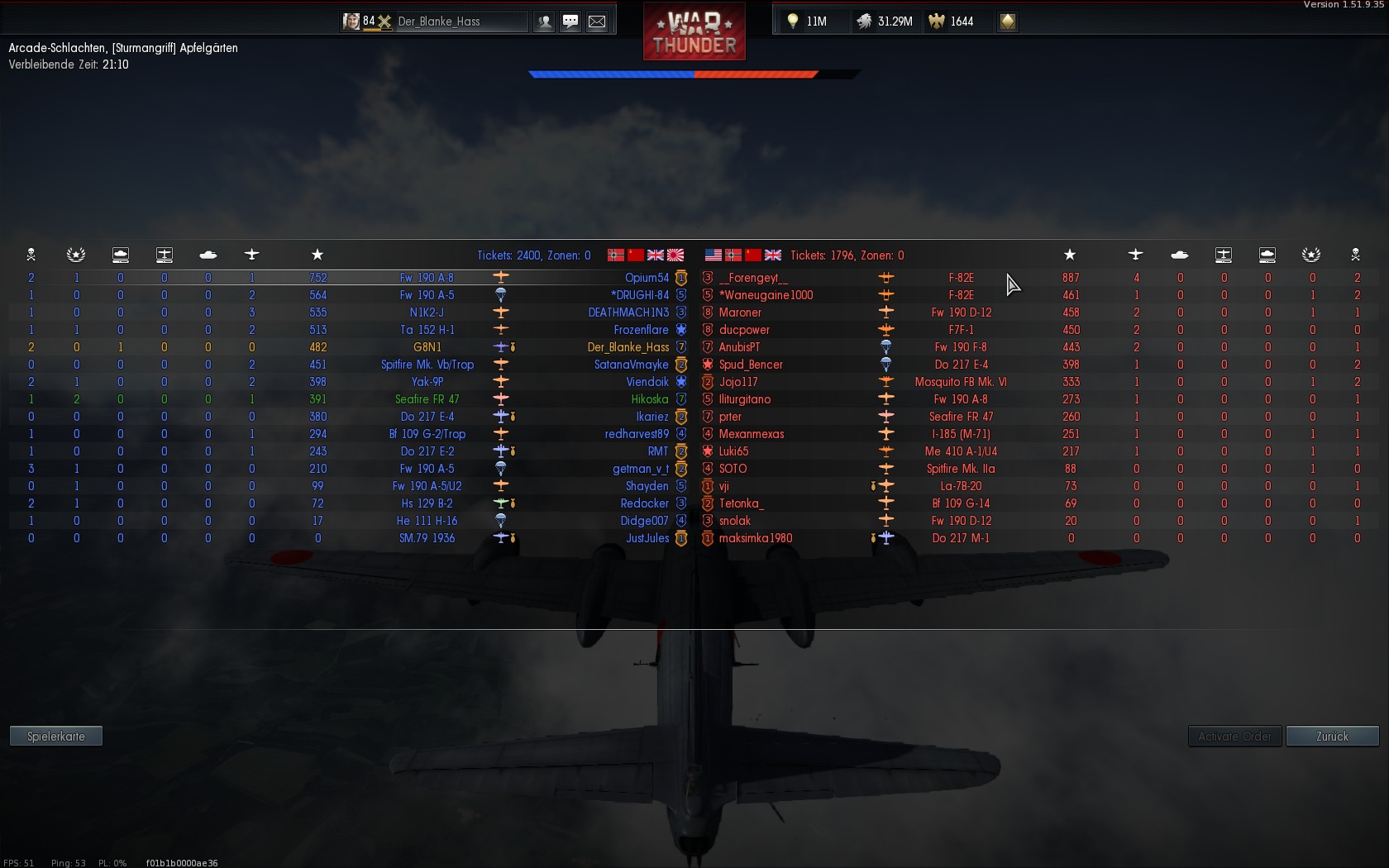
Task: Select player JustJules row
Action: click(647, 538)
